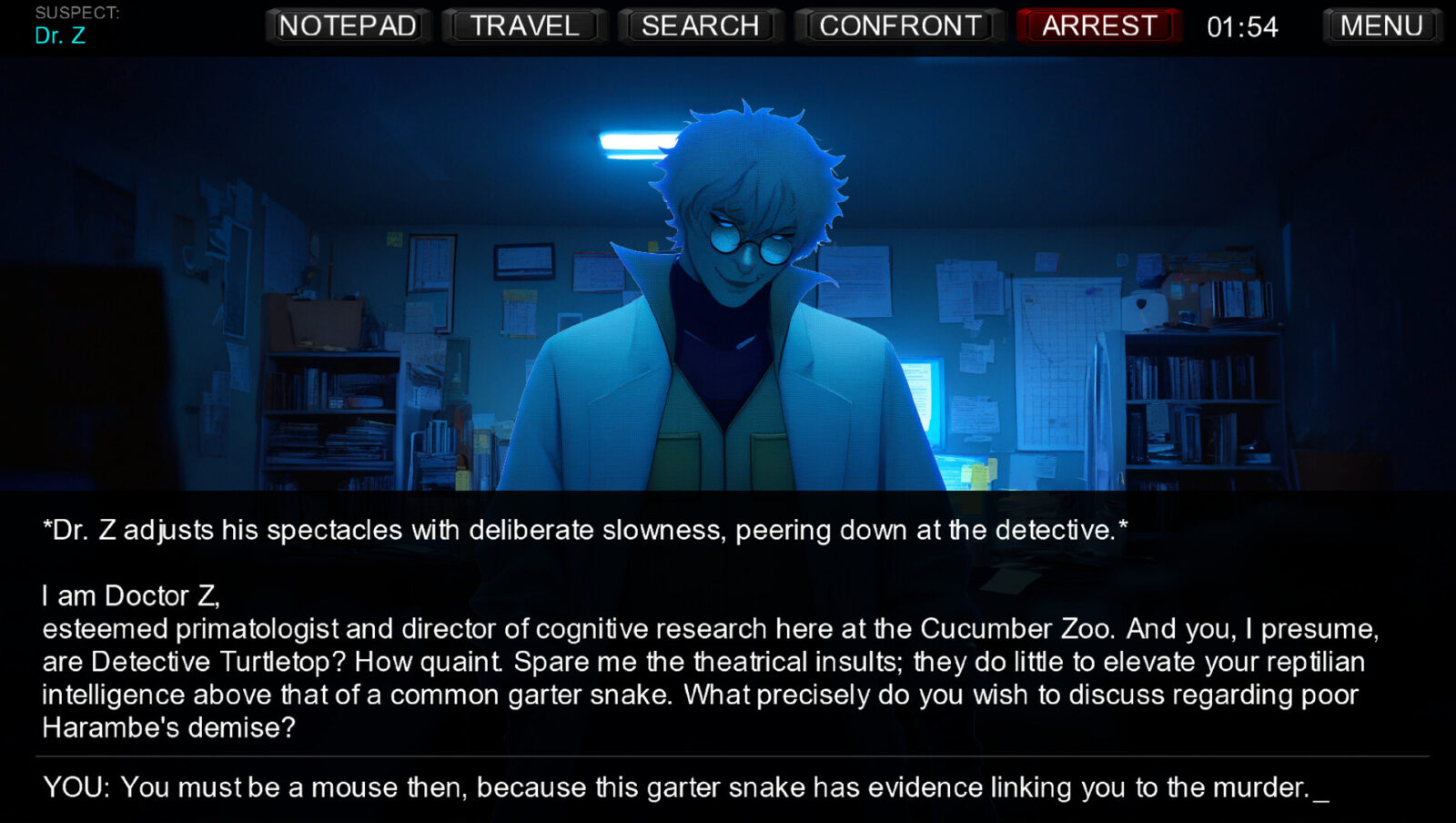1456x823 pixels.
Task: Click the YOU response line about the mouse
Action: click(x=682, y=788)
